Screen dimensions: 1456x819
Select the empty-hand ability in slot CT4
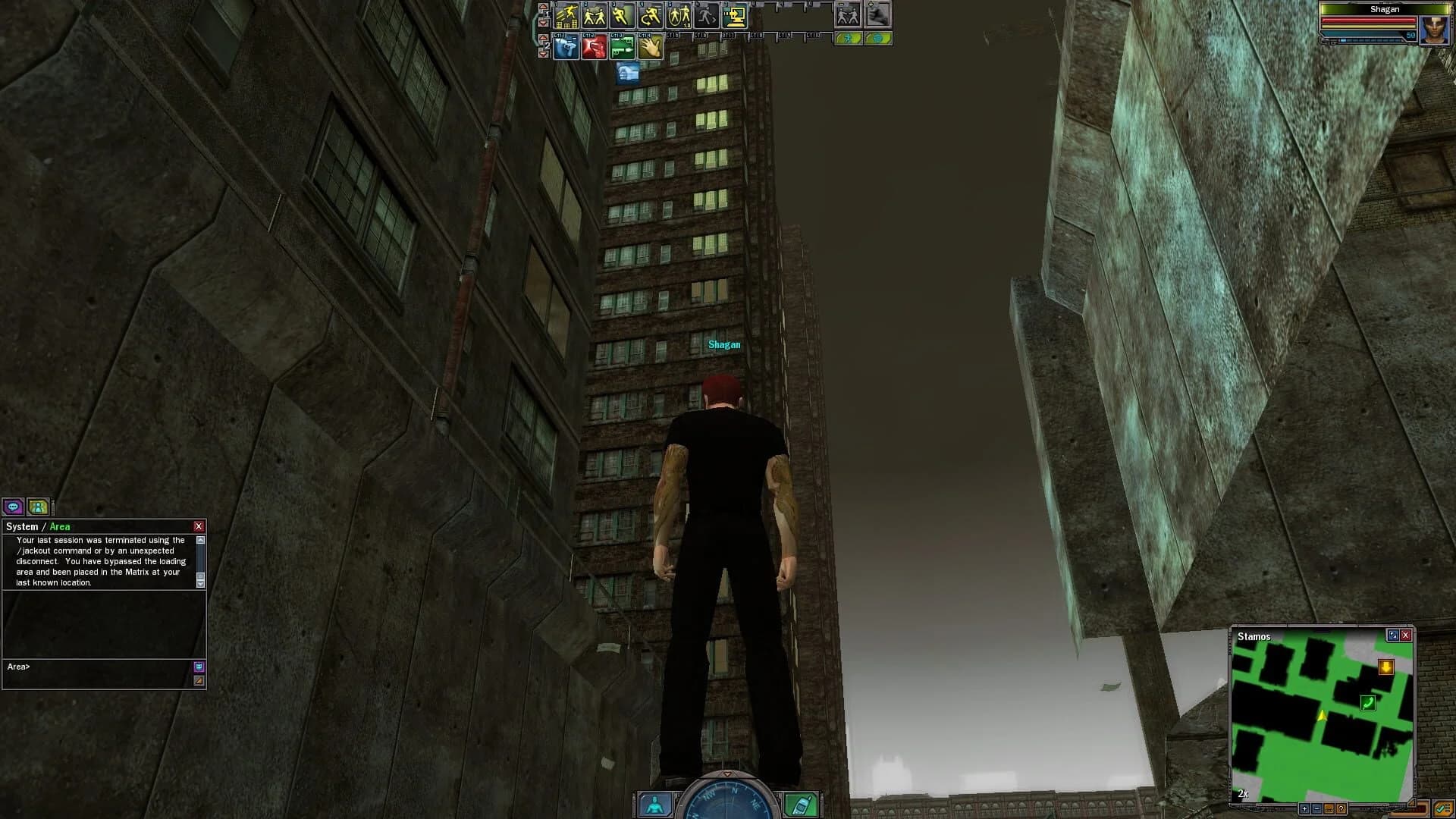(x=651, y=46)
